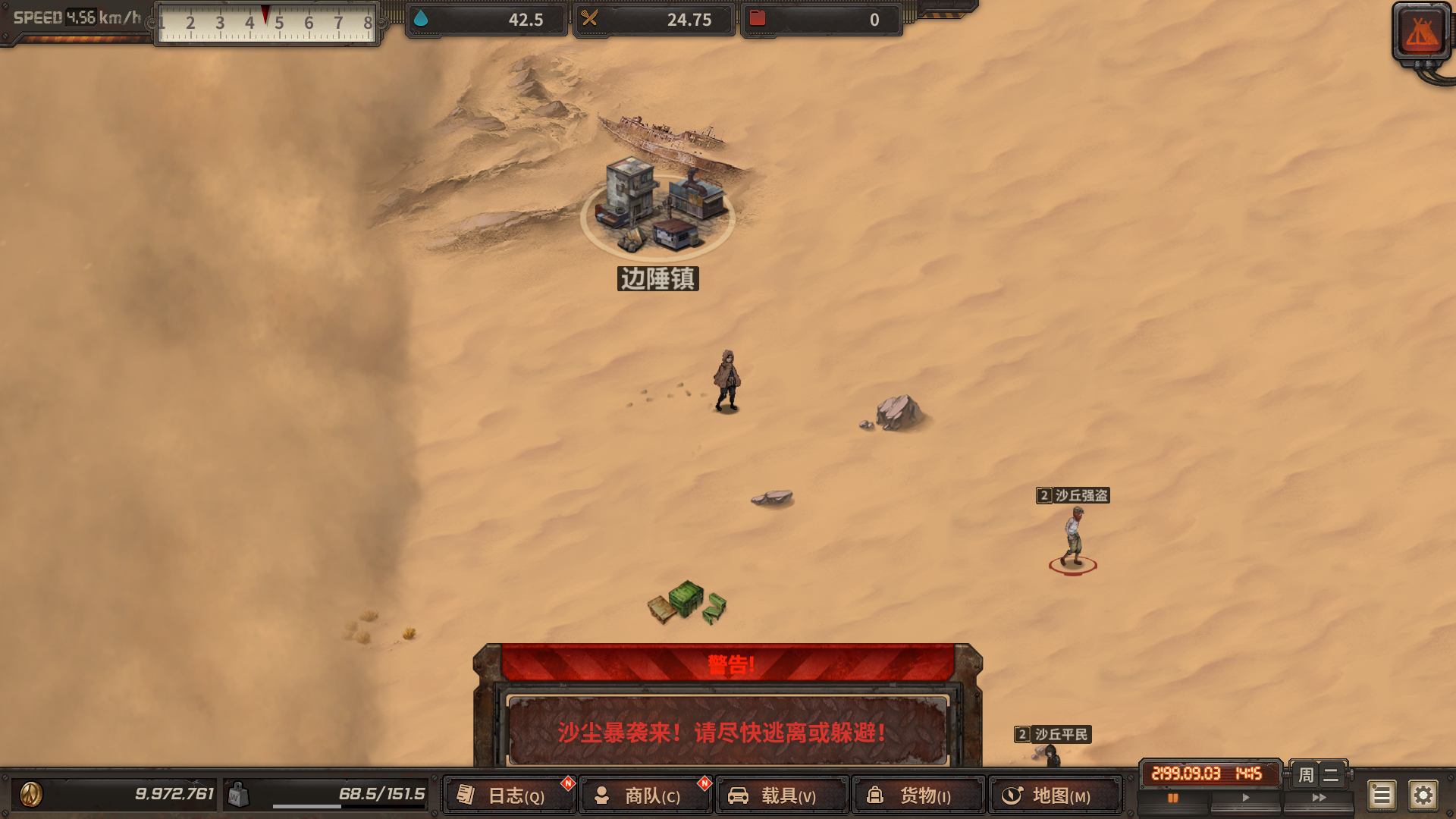Pause the game with the pause button
The height and width of the screenshot is (819, 1456).
click(1173, 797)
